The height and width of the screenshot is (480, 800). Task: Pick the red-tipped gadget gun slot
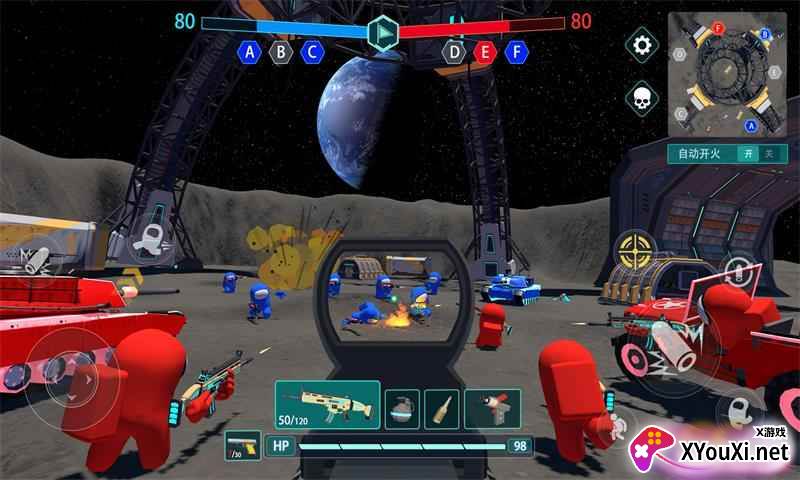click(x=493, y=408)
